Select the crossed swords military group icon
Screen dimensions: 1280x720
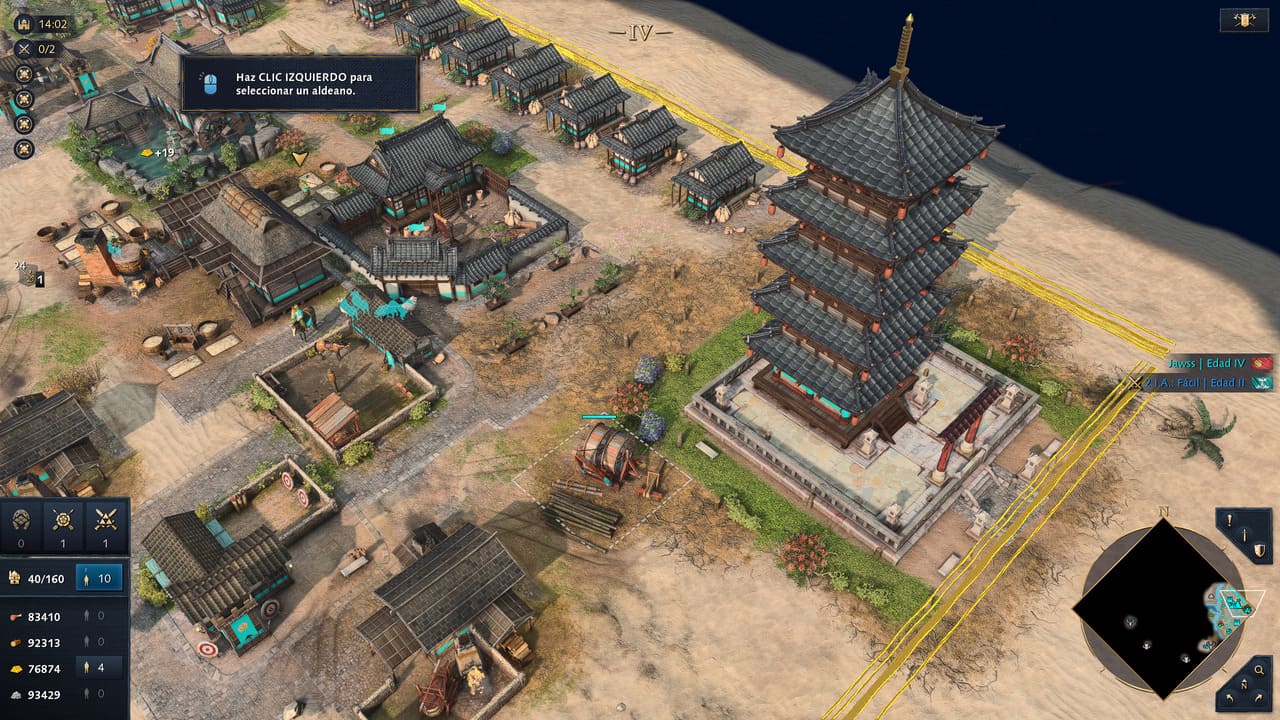[104, 519]
